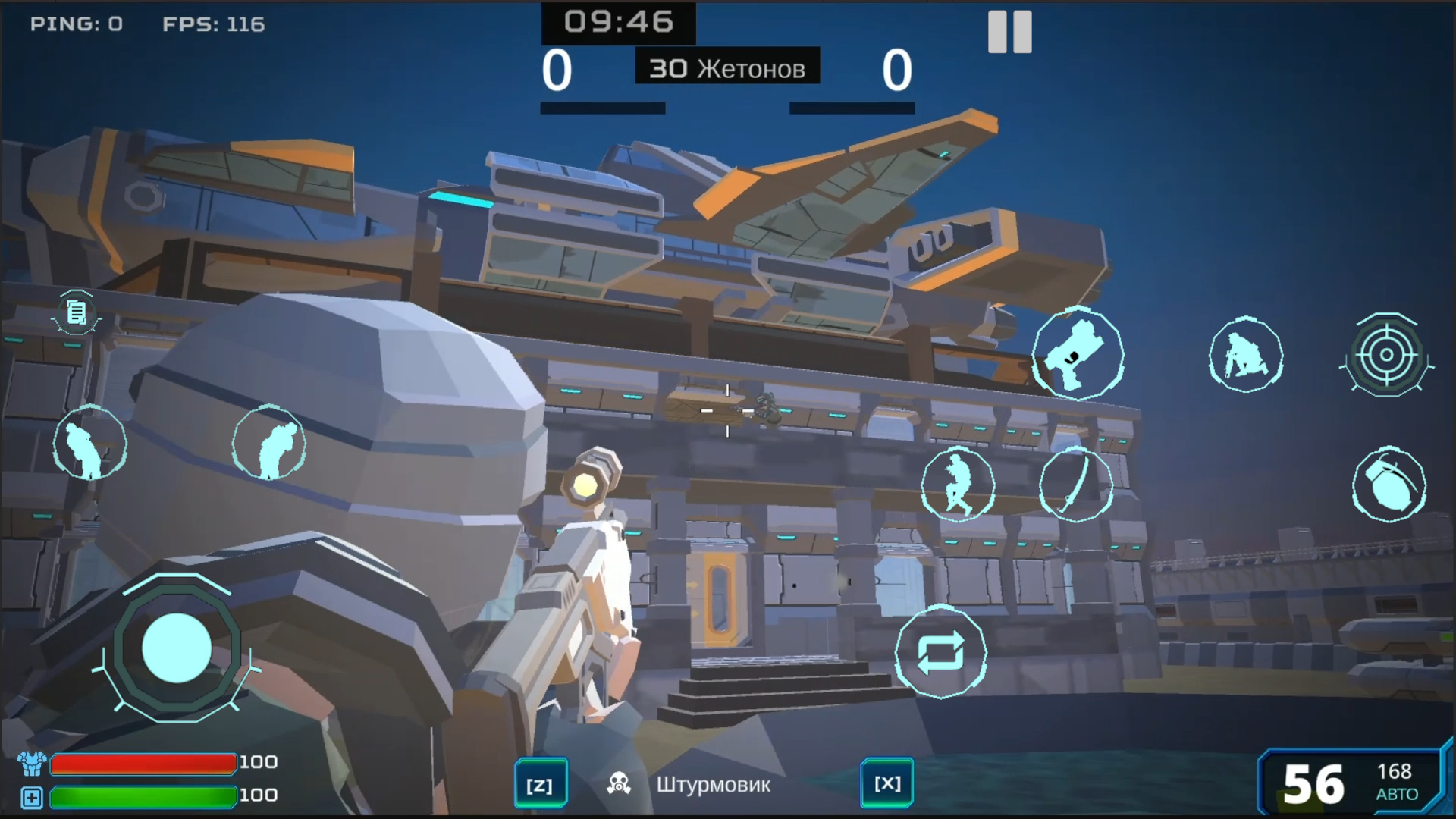Select the katana melee weapon icon

(1077, 485)
